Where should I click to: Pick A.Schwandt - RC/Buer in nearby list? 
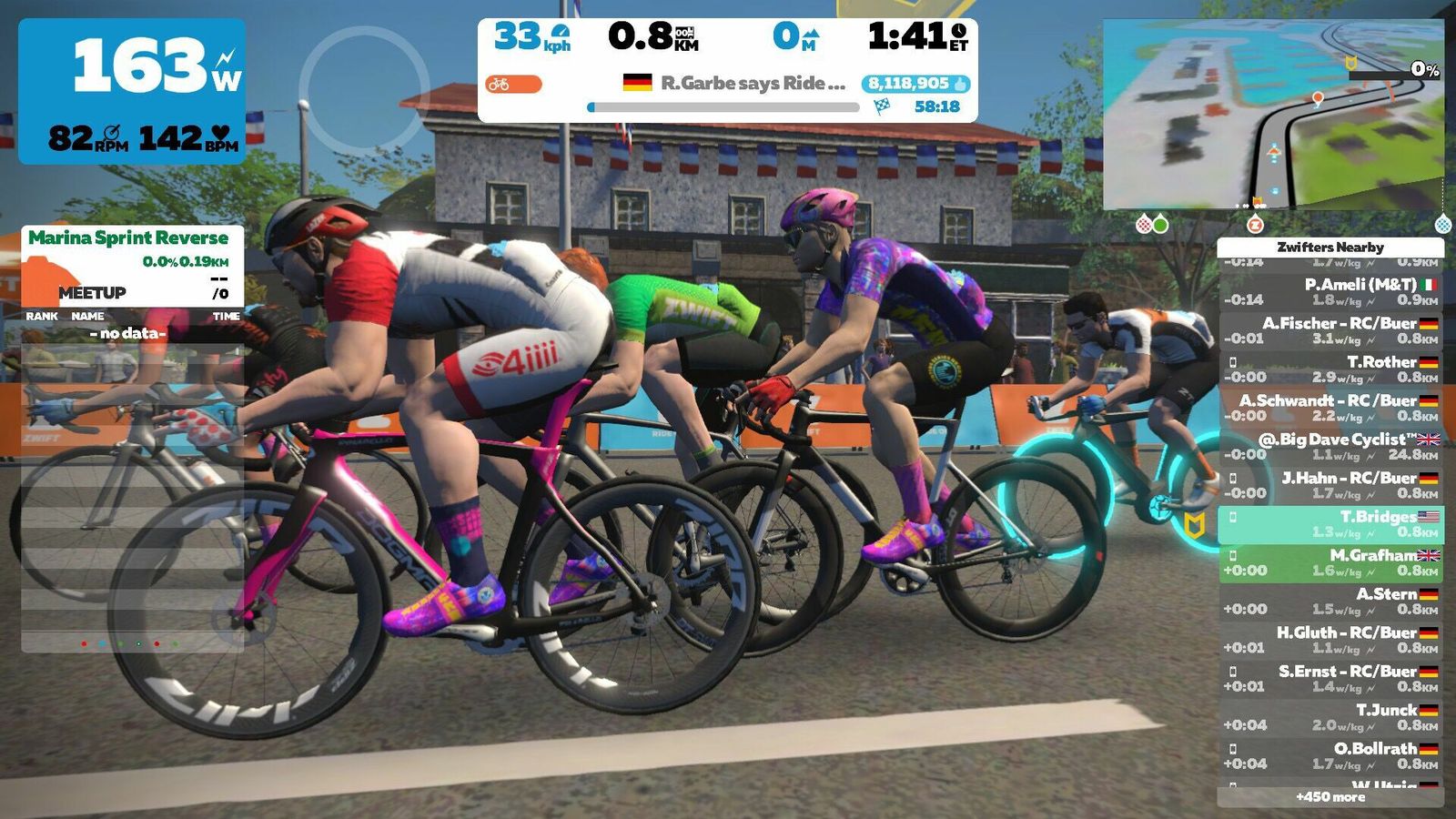tap(1330, 408)
